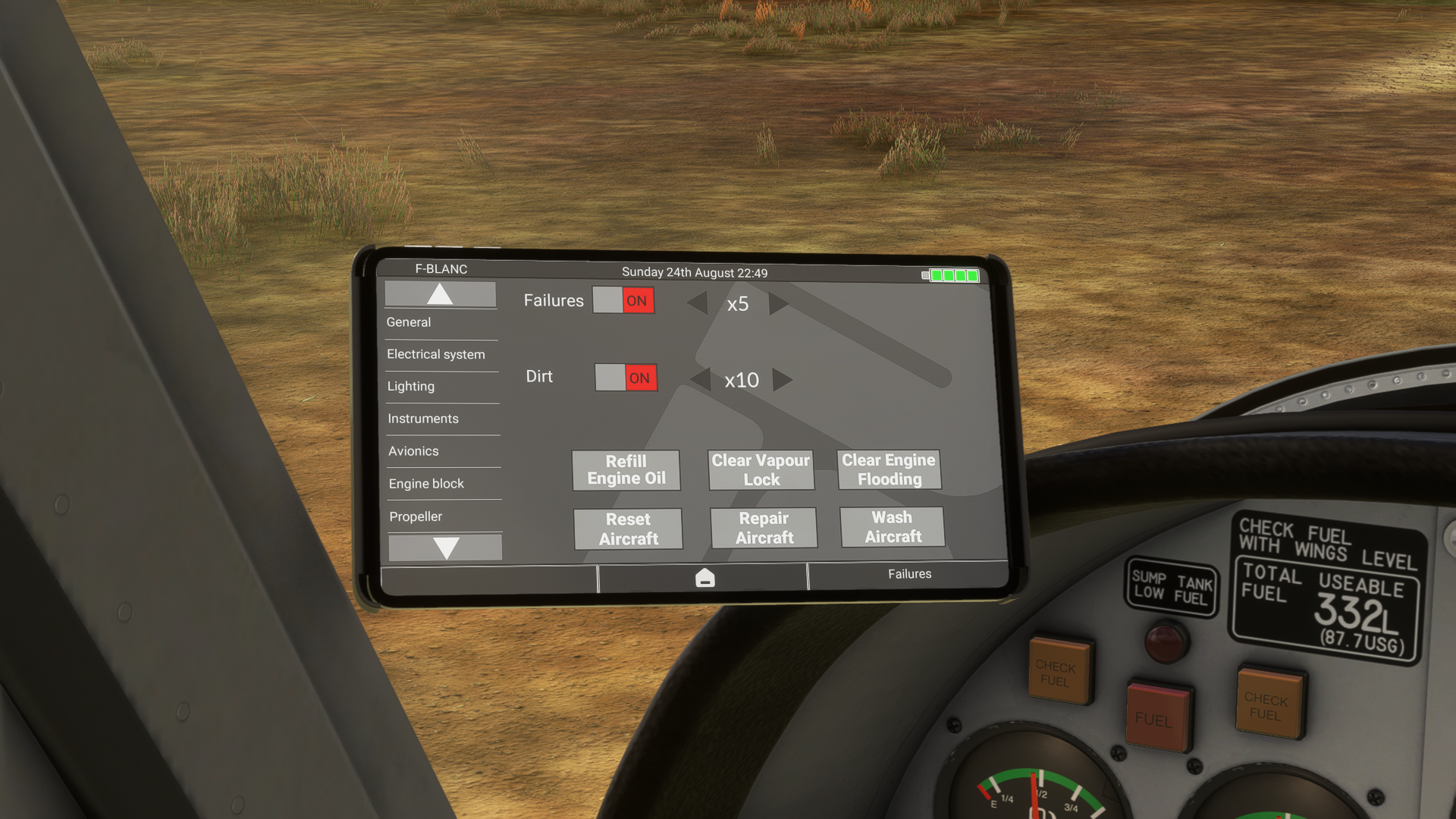Click the sidebar's down arrow button
Viewport: 1456px width, 819px height.
pos(446,547)
